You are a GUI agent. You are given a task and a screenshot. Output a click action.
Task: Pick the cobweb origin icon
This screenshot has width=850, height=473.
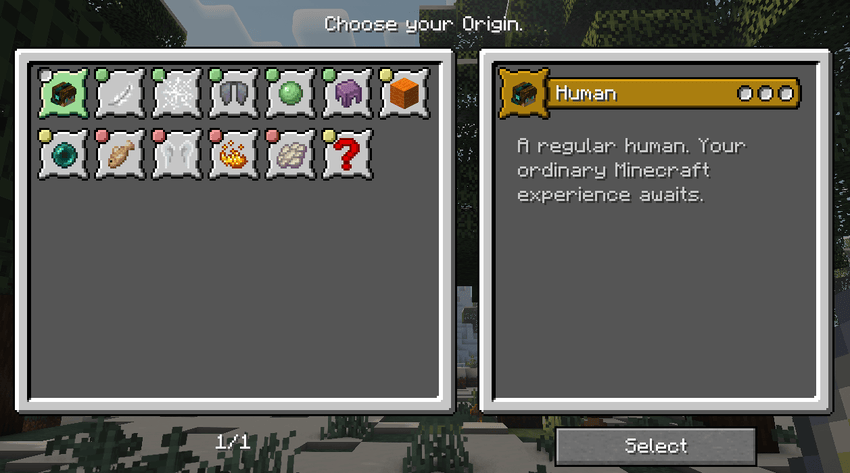[x=178, y=94]
